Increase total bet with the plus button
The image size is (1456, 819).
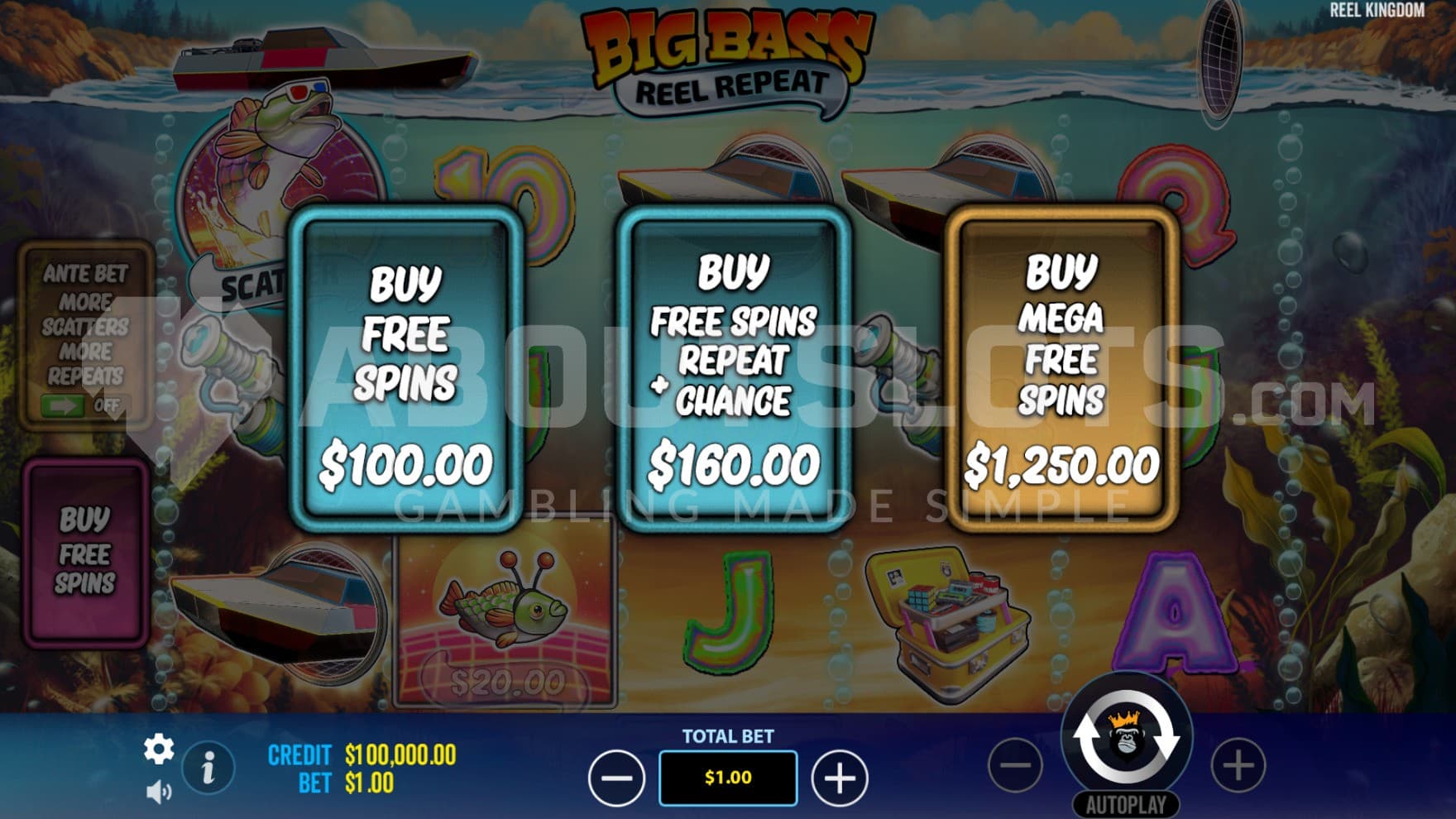[840, 778]
